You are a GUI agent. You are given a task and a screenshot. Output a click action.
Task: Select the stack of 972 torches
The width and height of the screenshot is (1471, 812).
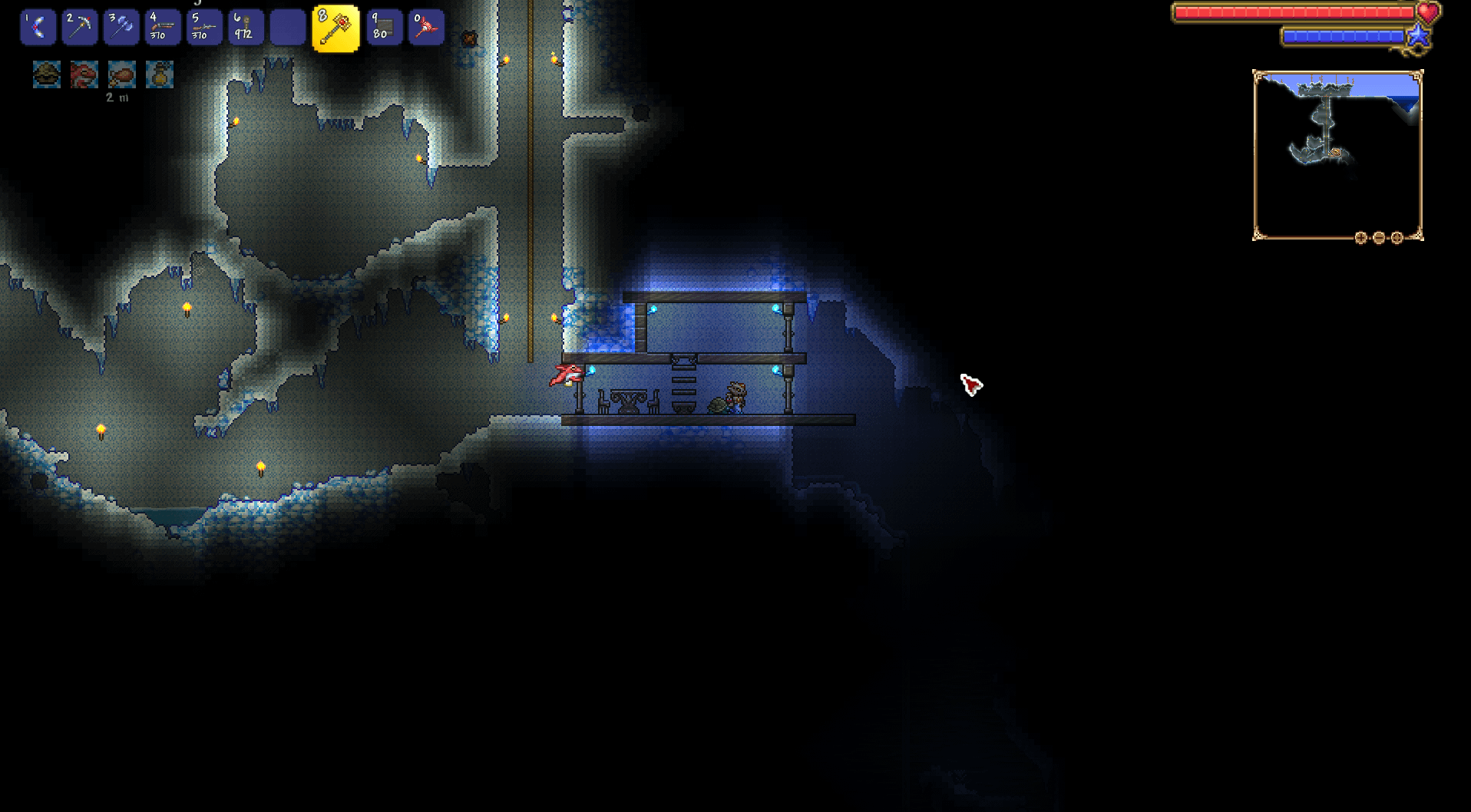[246, 28]
